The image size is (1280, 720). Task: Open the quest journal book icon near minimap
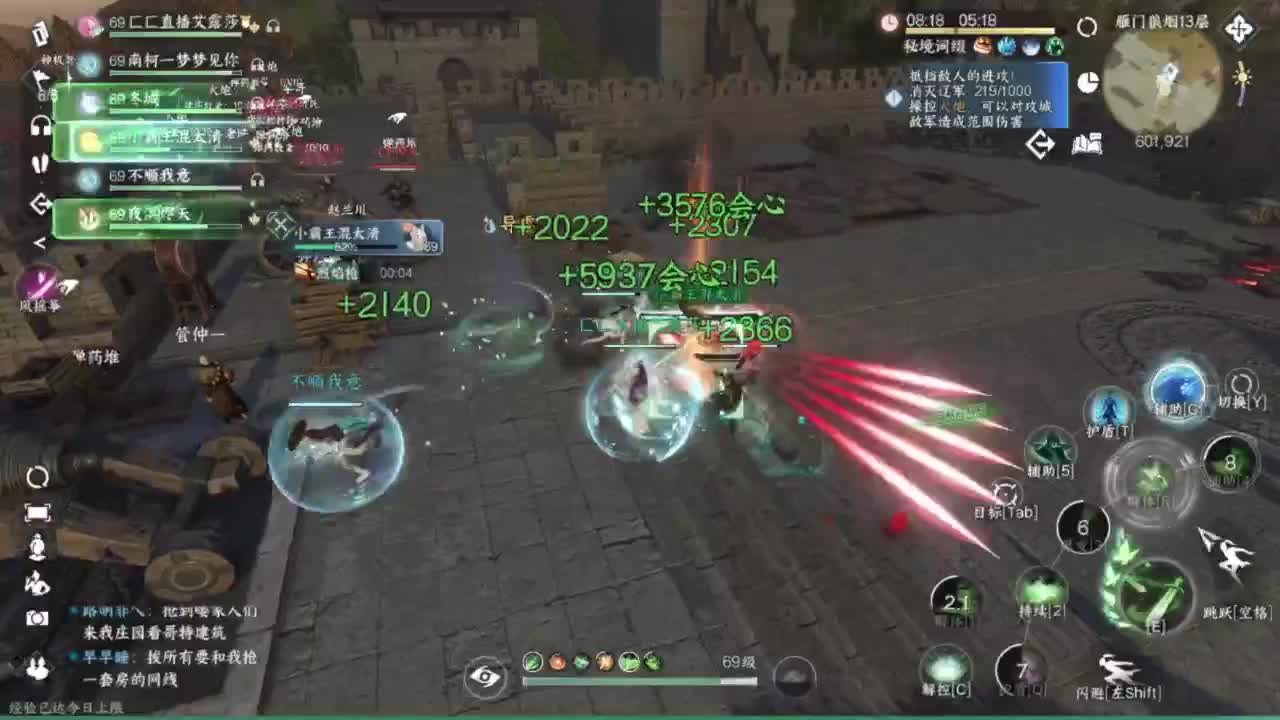[x=1087, y=144]
